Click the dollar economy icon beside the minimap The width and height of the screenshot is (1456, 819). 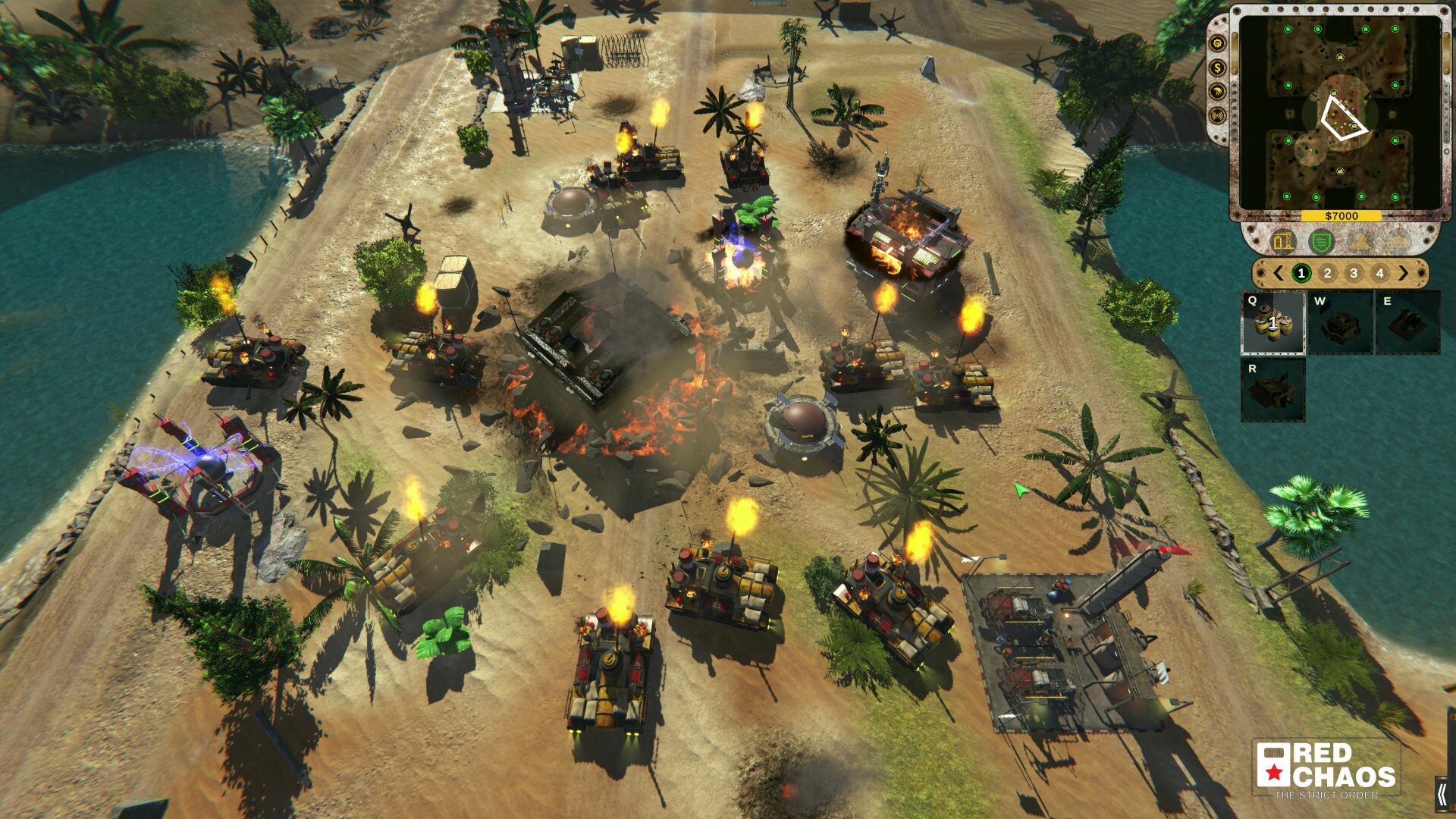(x=1217, y=68)
